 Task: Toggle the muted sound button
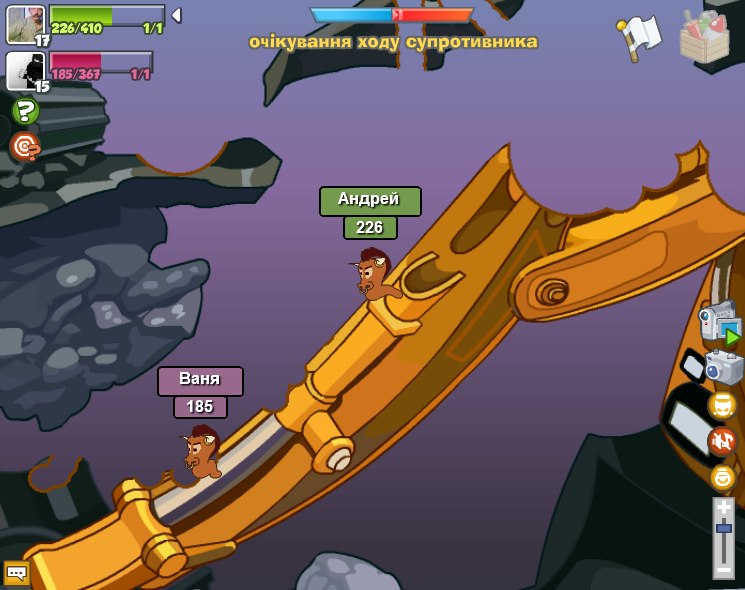(x=722, y=441)
